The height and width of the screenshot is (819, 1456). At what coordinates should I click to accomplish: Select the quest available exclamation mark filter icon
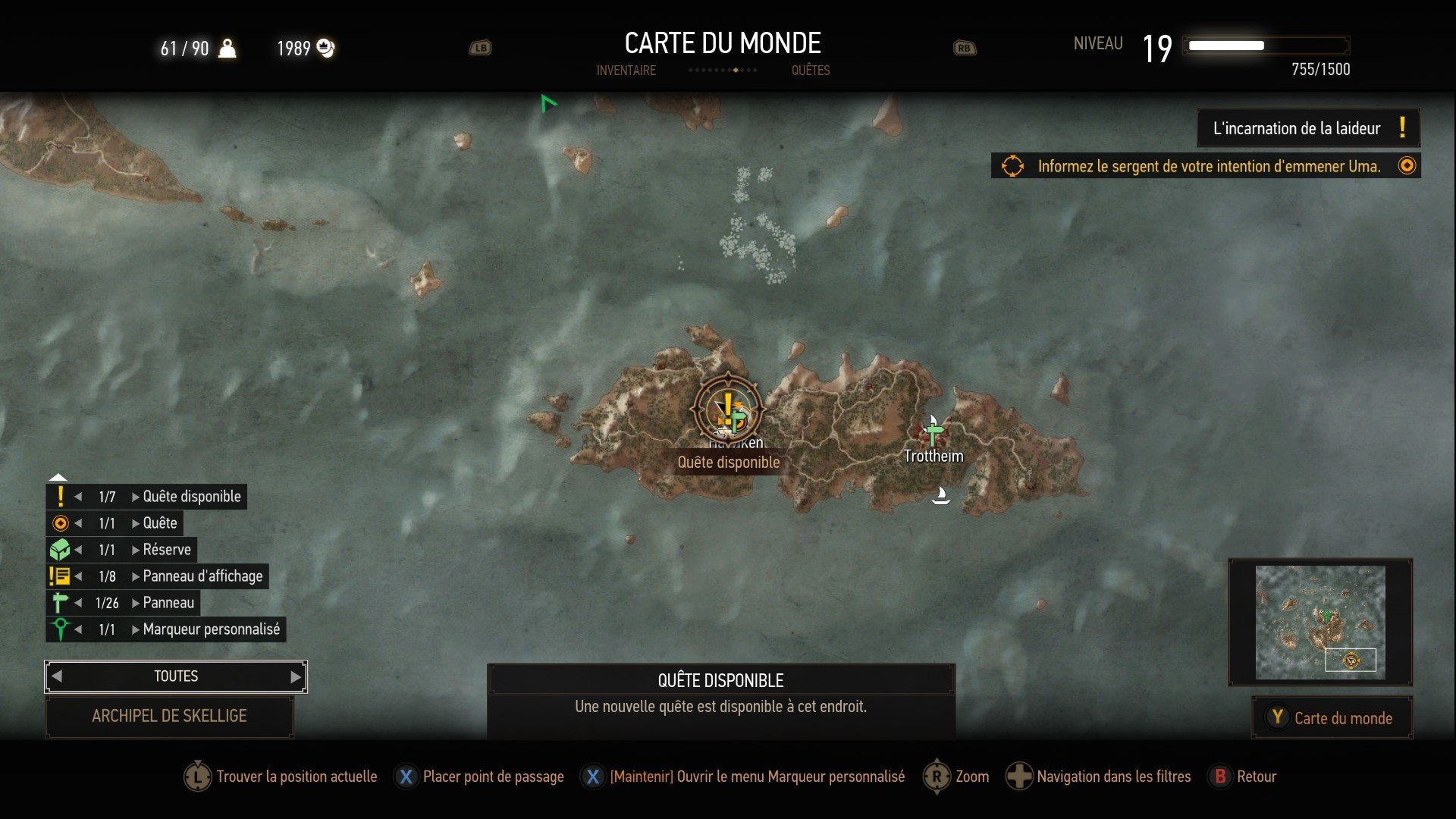[x=61, y=496]
